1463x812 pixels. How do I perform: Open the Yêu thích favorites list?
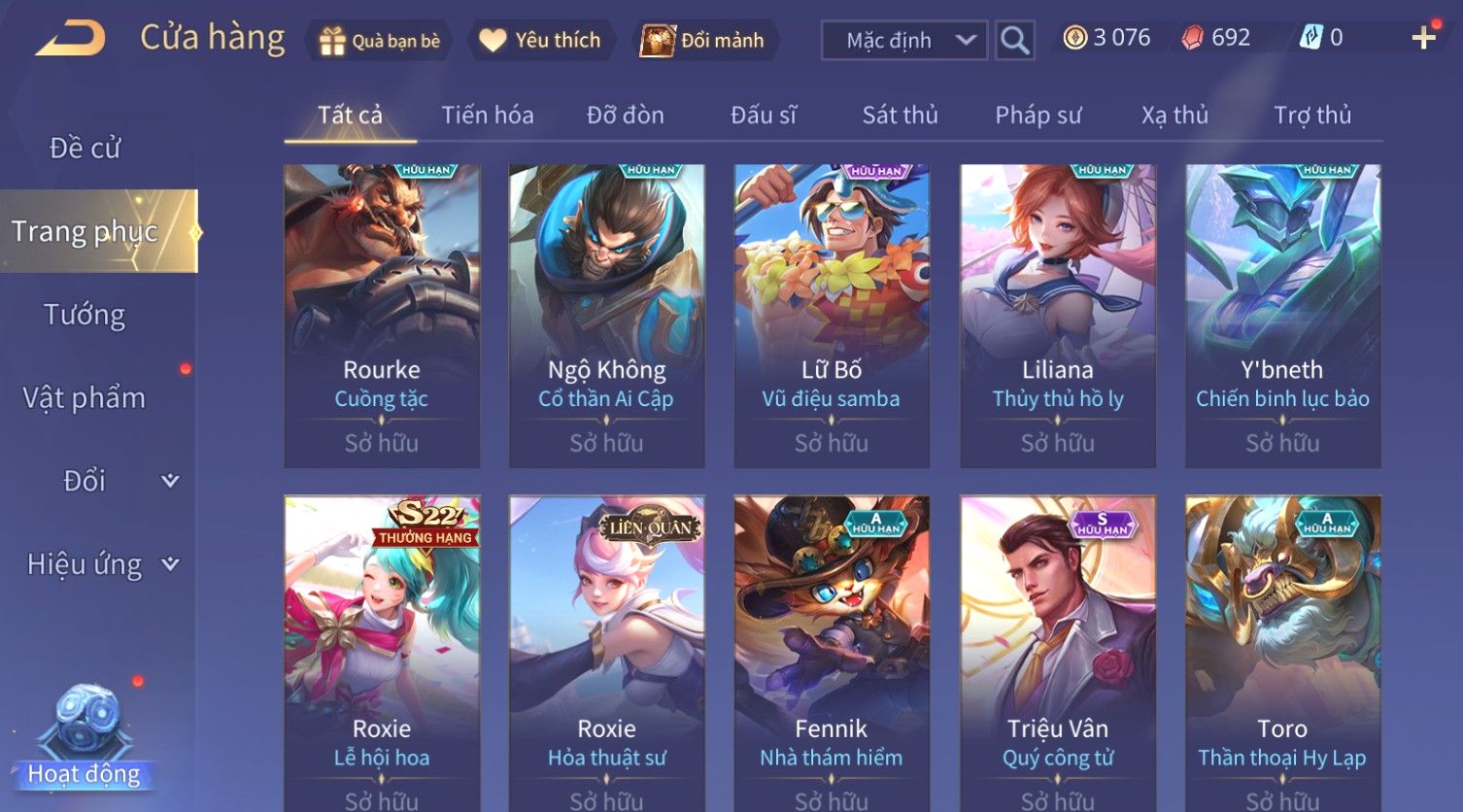tap(541, 41)
